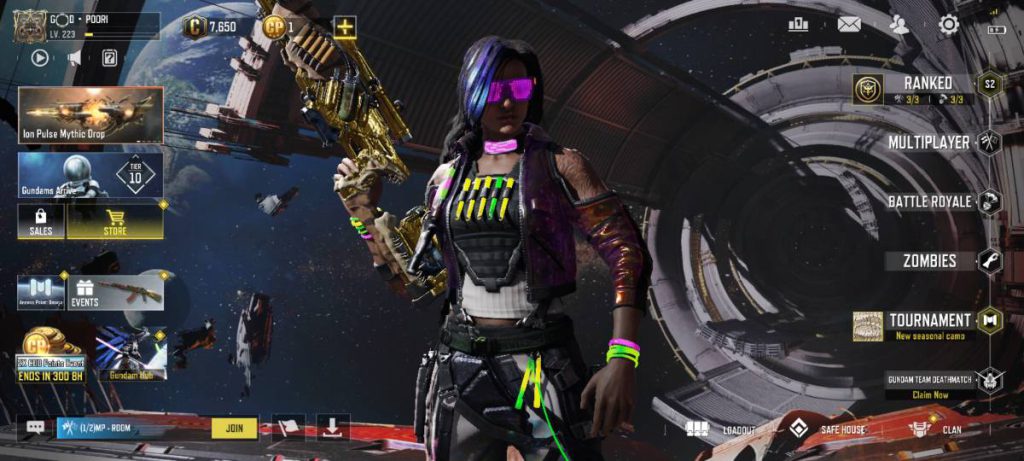1024x461 pixels.
Task: Open the Store
Action: [x=115, y=221]
